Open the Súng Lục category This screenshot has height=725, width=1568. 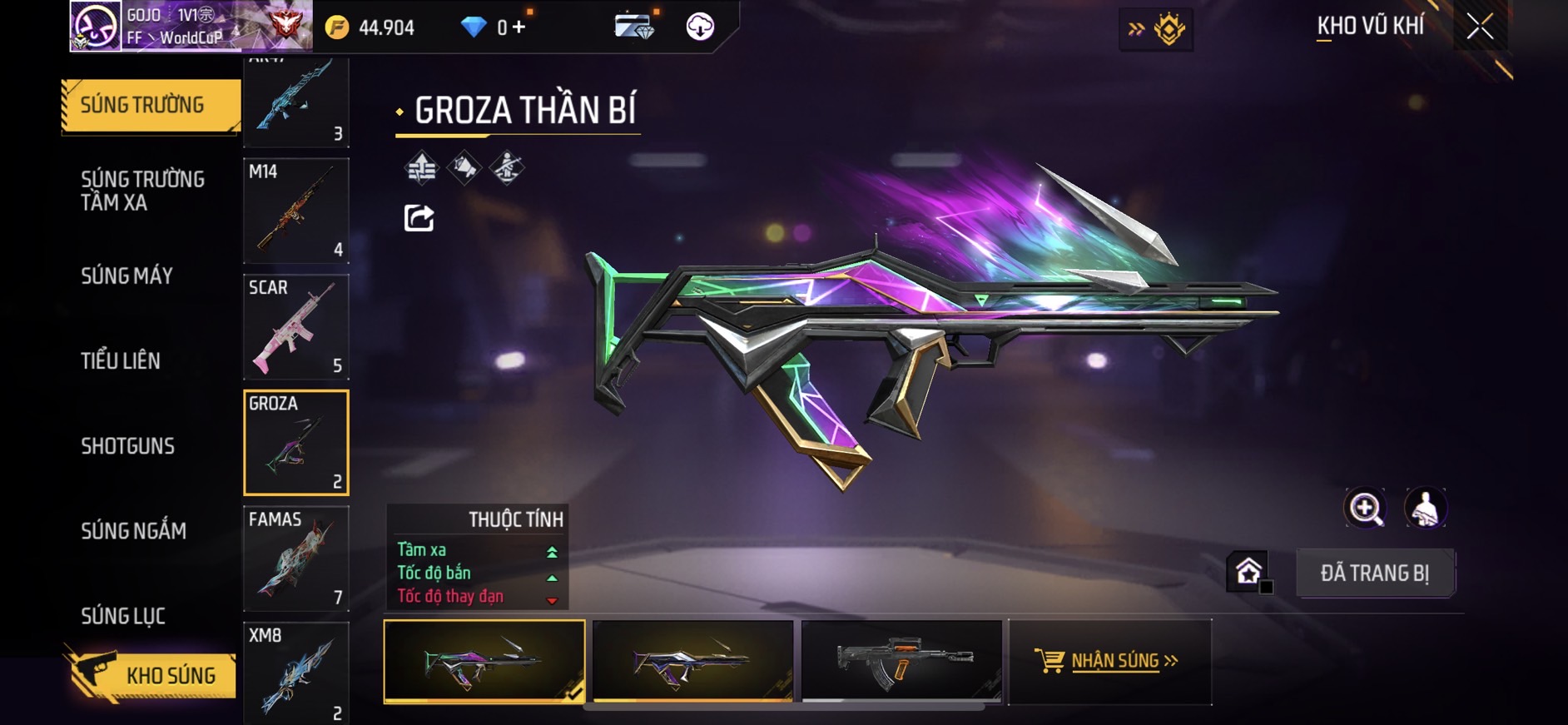[123, 616]
